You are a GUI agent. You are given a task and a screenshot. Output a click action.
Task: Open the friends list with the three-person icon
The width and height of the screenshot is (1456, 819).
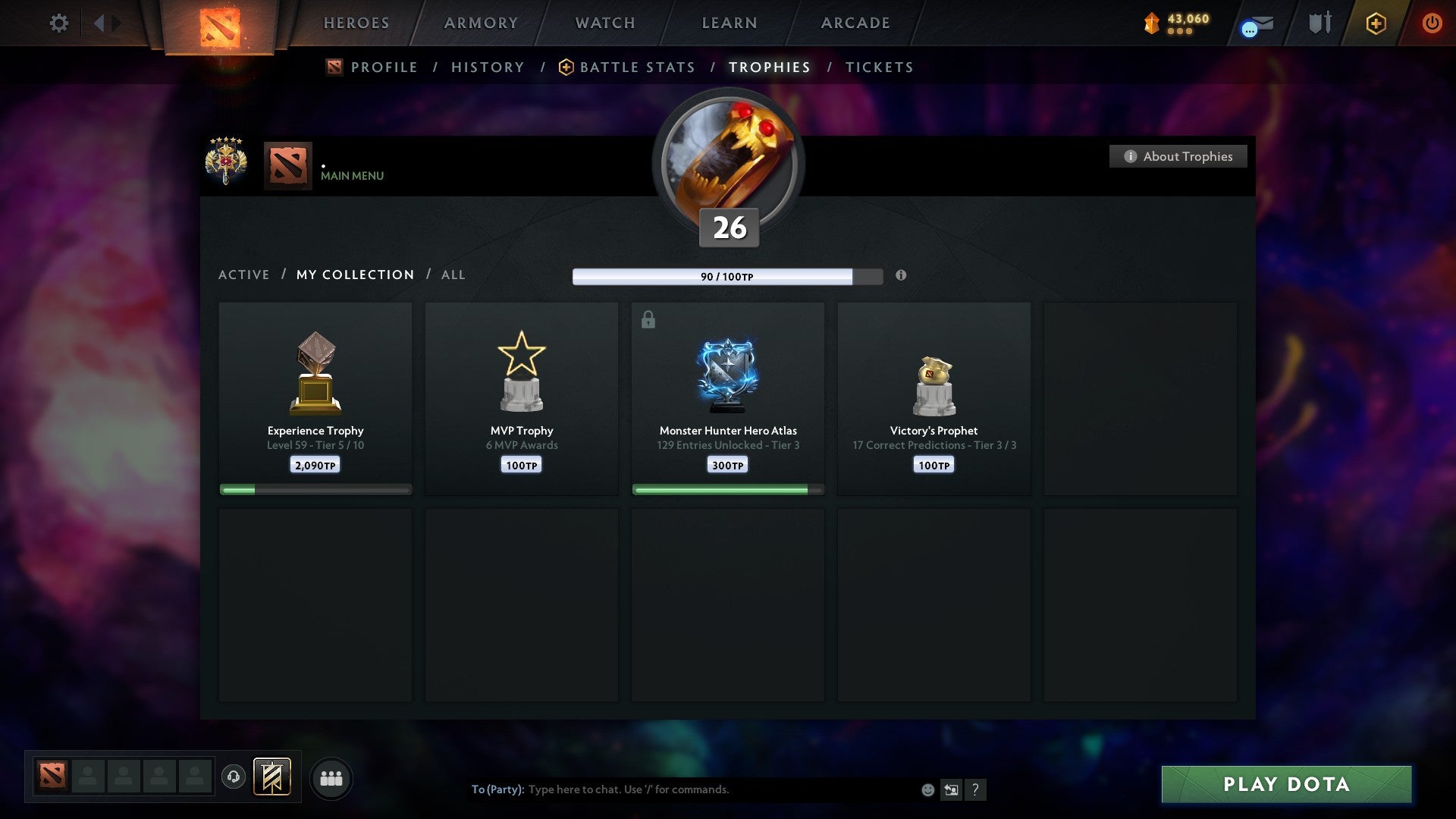click(x=331, y=777)
